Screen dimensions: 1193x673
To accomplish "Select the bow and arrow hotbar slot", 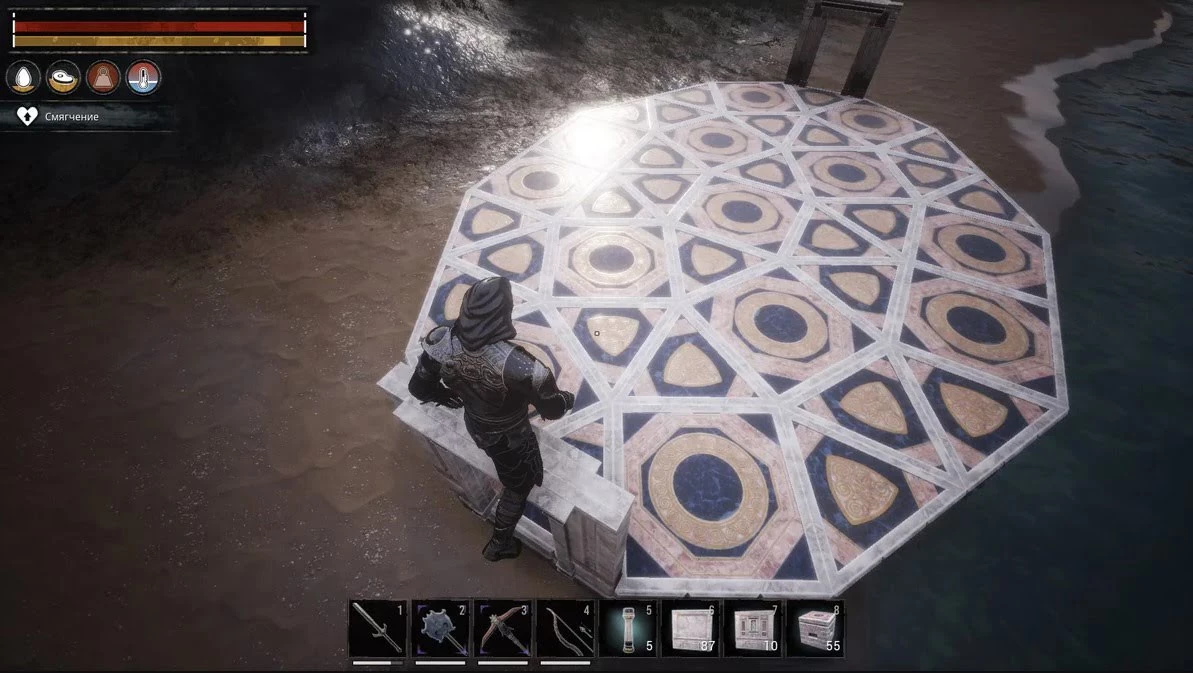I will (x=566, y=628).
